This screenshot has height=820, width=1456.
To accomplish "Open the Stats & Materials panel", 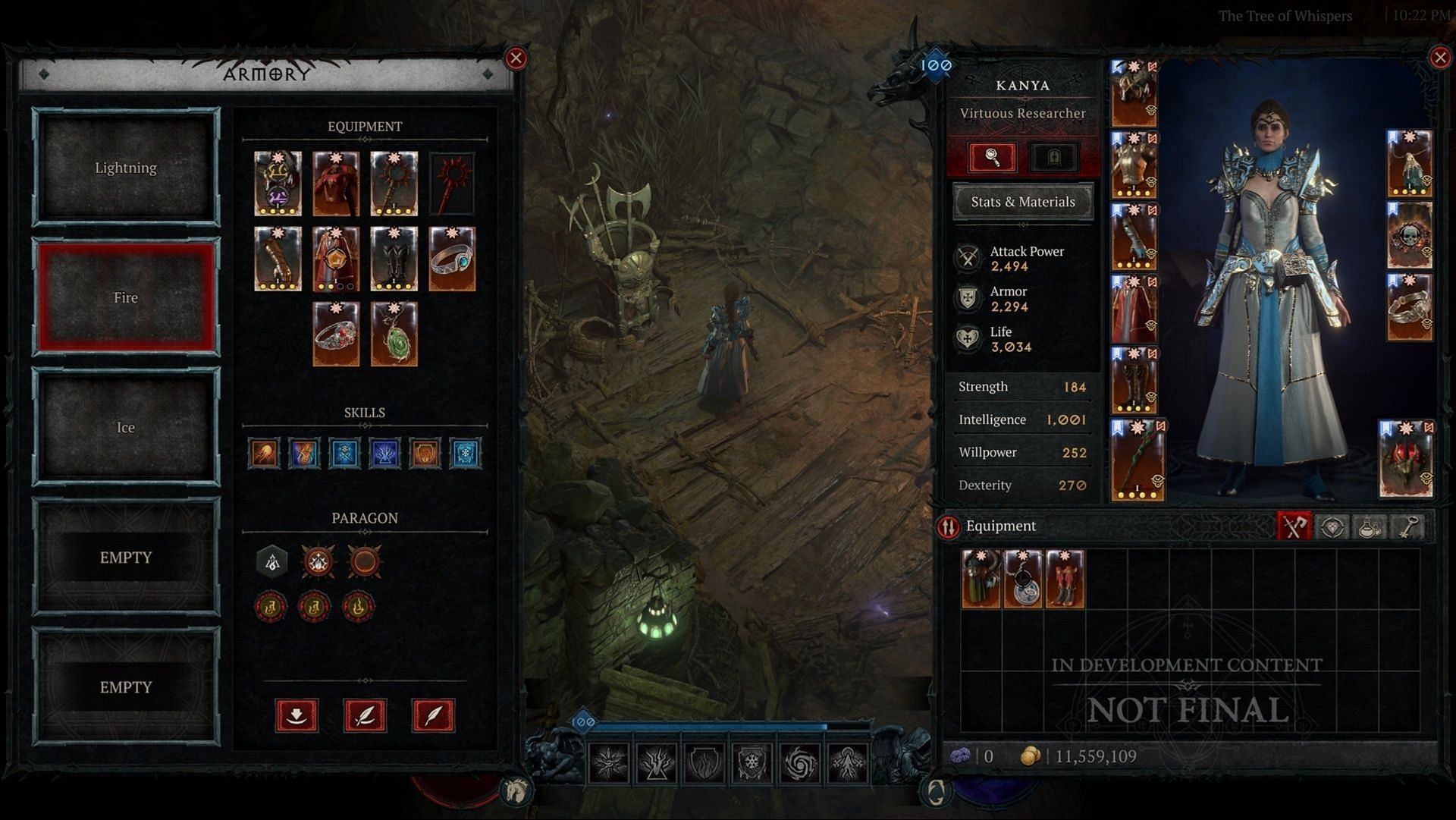I will tap(1022, 202).
